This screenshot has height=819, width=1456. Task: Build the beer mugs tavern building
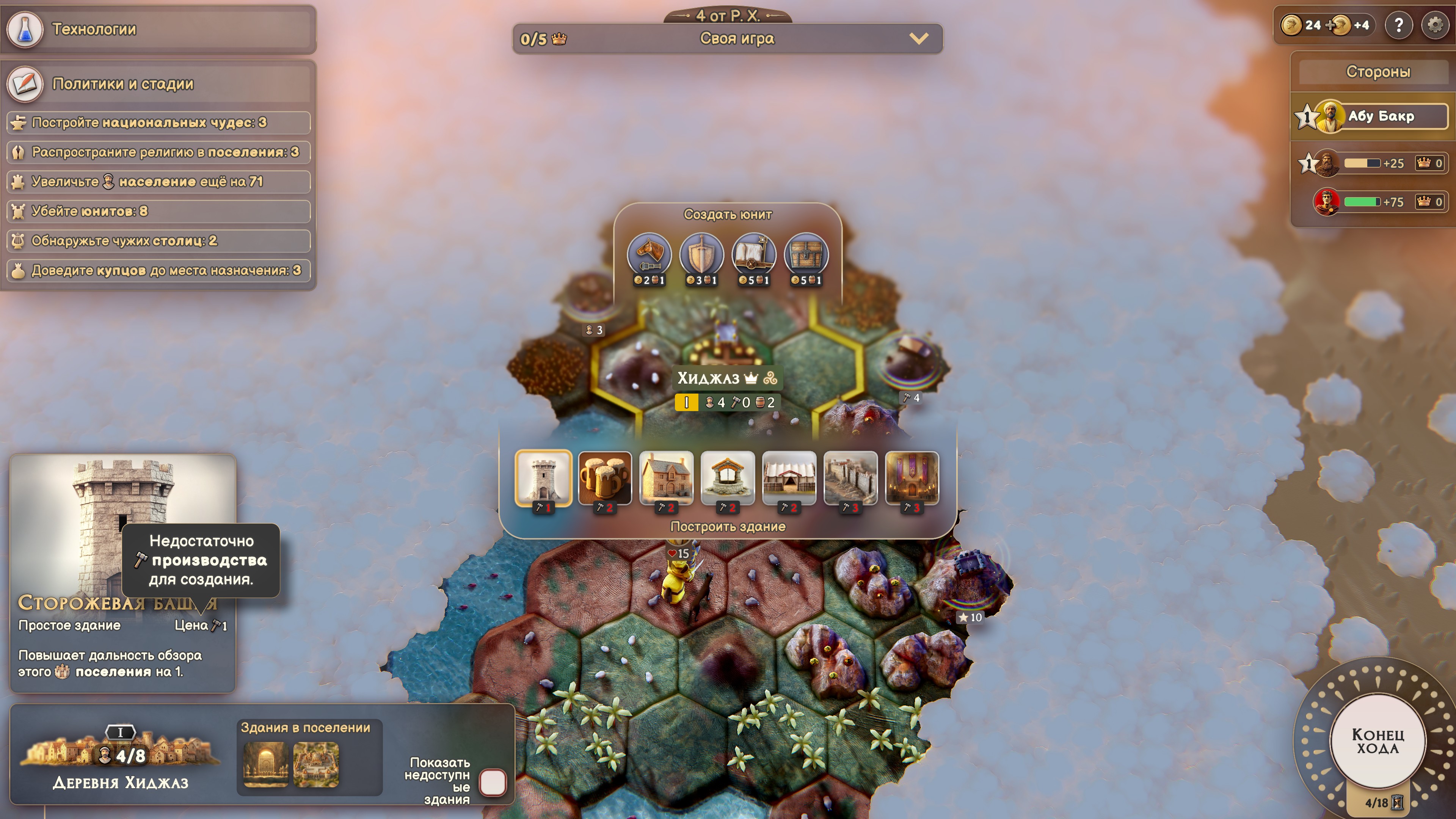click(x=604, y=478)
